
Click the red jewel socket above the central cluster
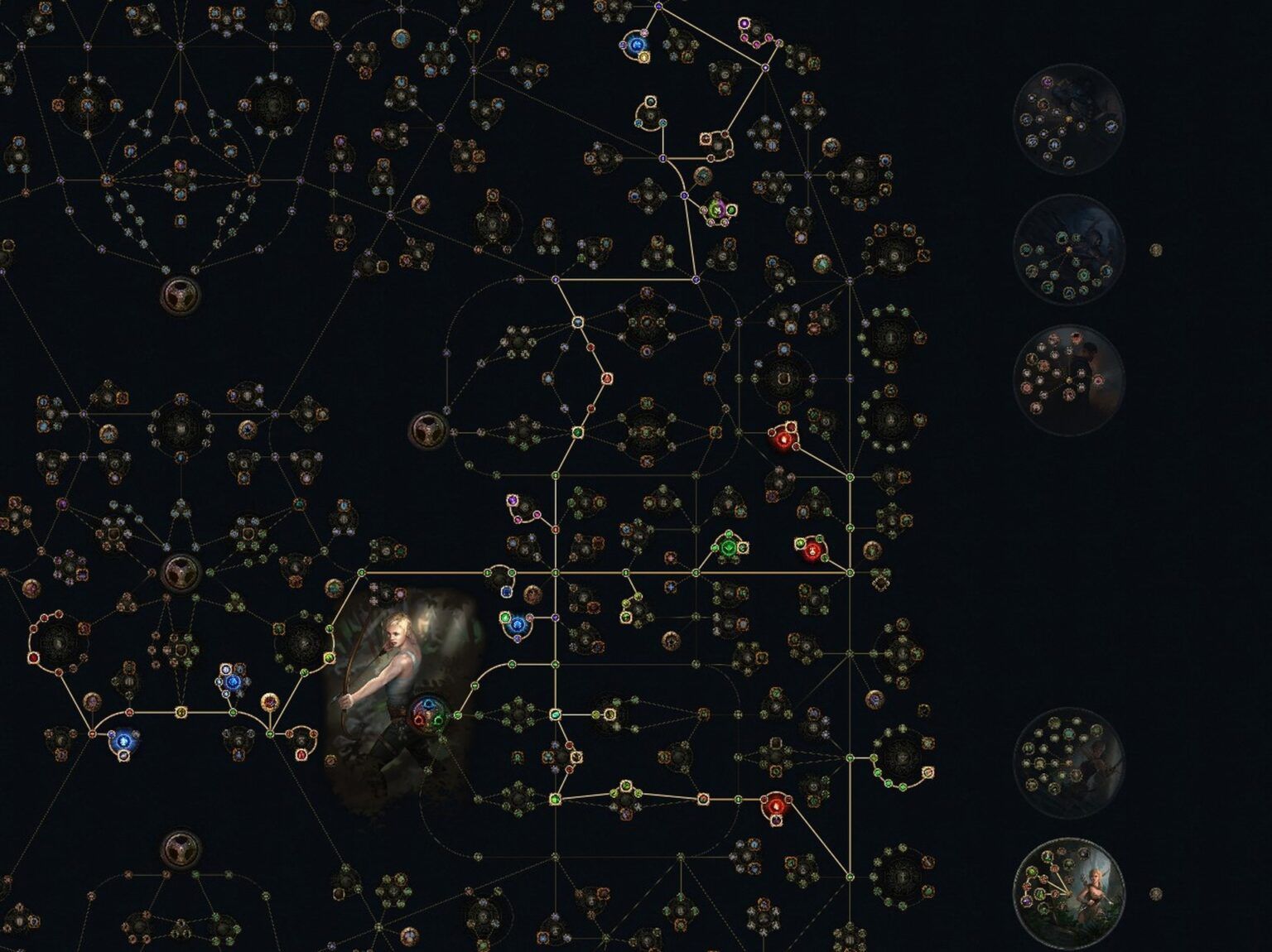pos(784,440)
